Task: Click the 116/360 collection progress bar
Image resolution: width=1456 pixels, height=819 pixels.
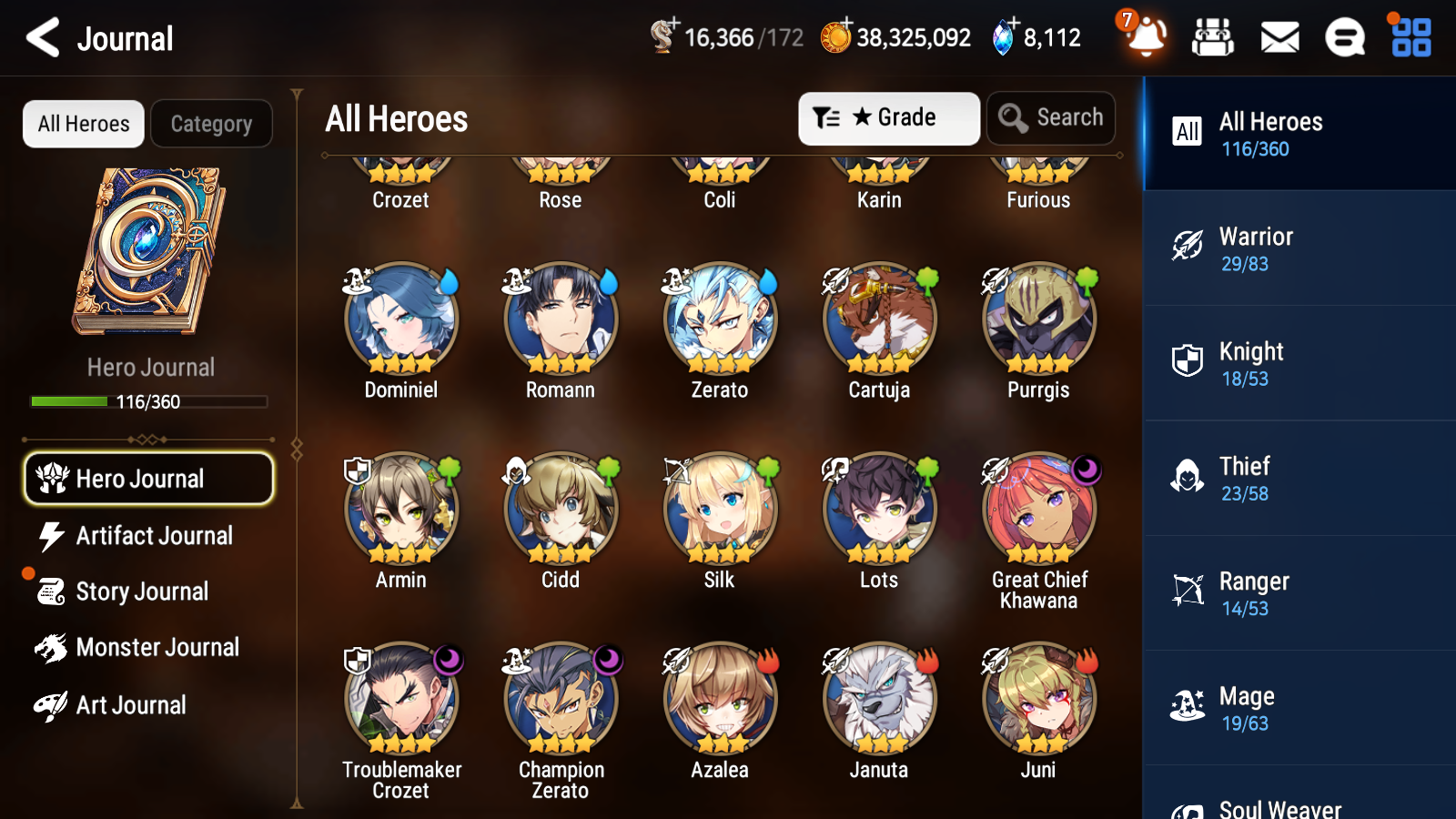Action: [149, 401]
